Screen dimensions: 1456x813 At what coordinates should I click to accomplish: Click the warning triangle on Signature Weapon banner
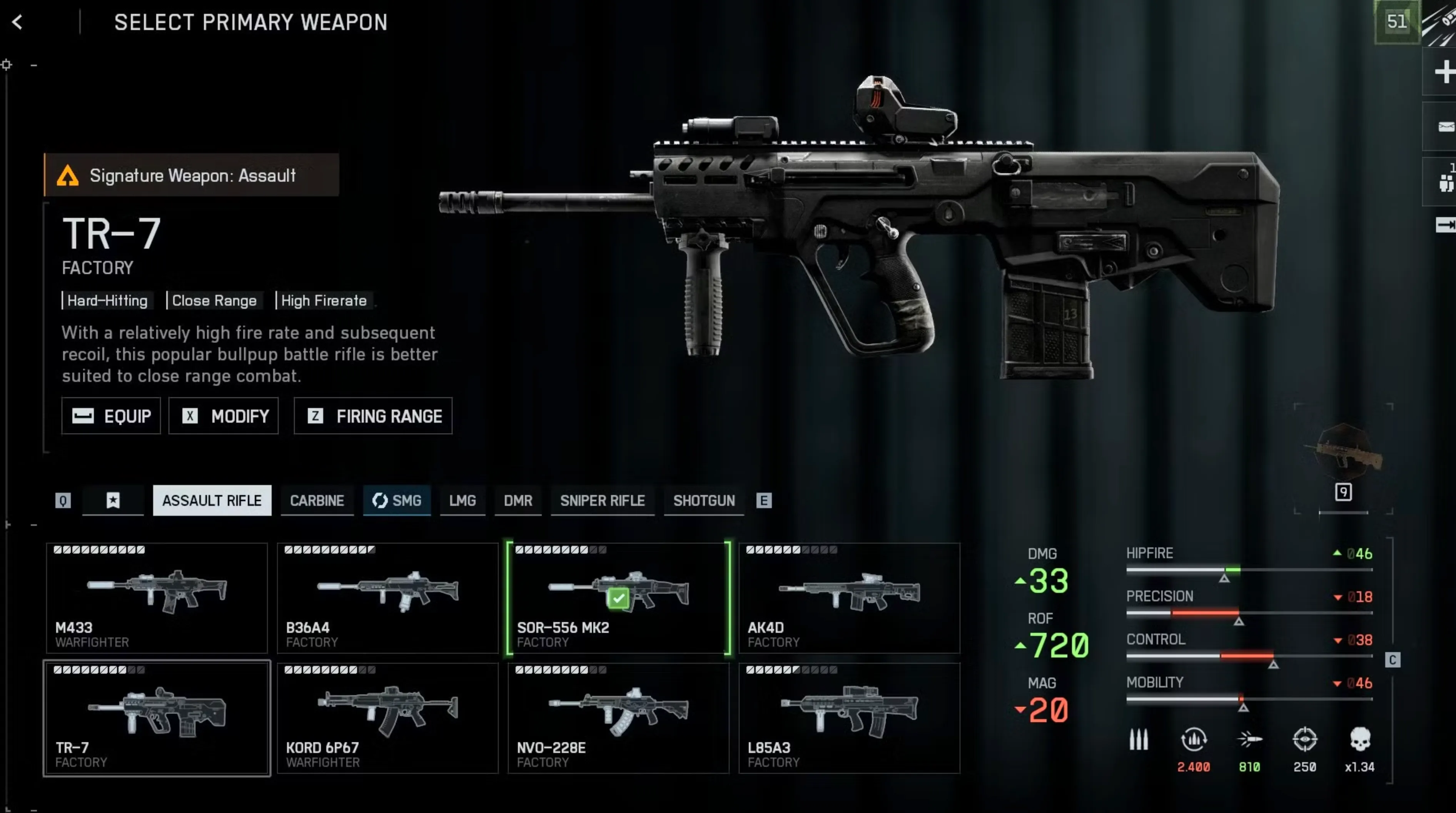69,175
